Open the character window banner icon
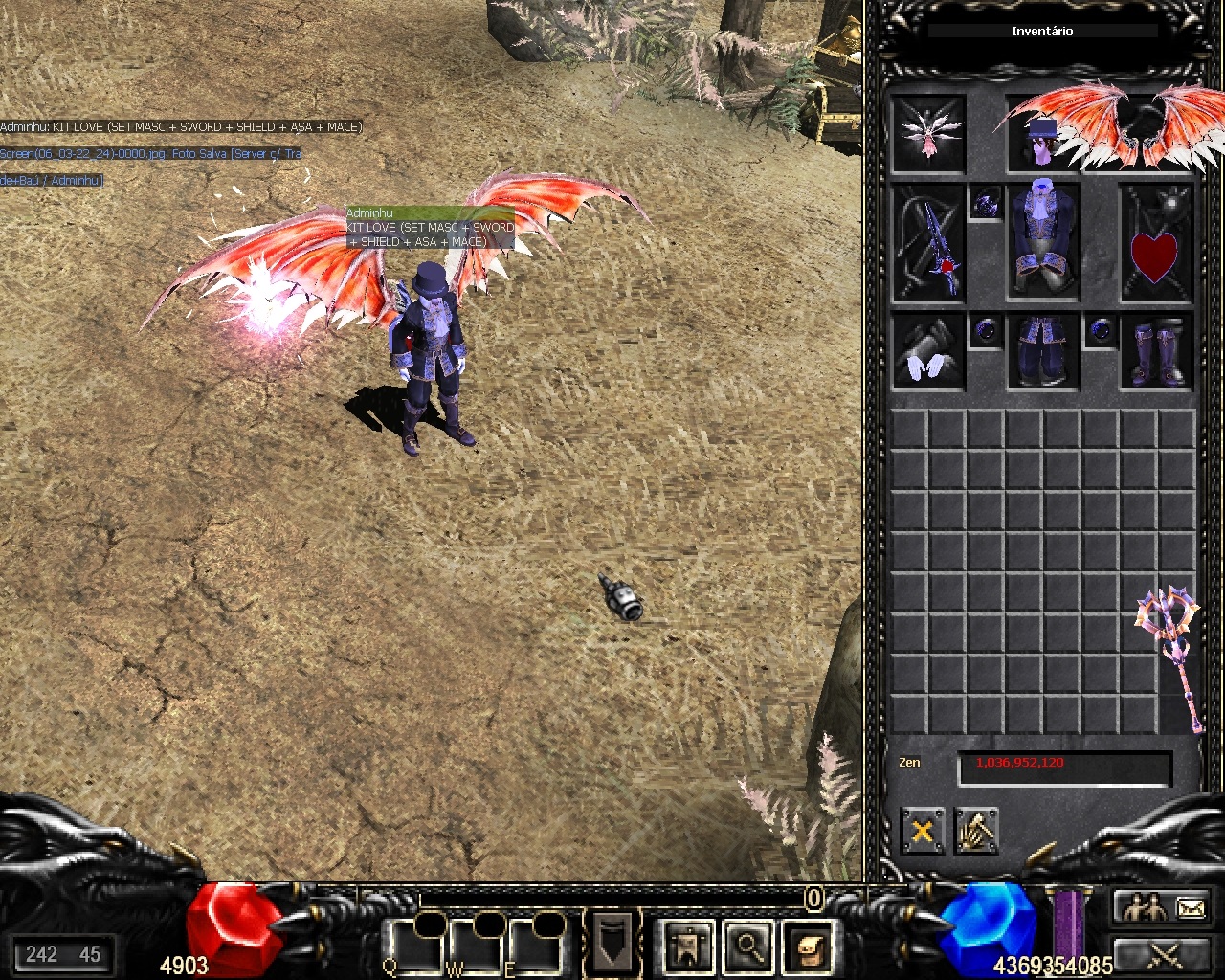The height and width of the screenshot is (980, 1225). click(688, 946)
